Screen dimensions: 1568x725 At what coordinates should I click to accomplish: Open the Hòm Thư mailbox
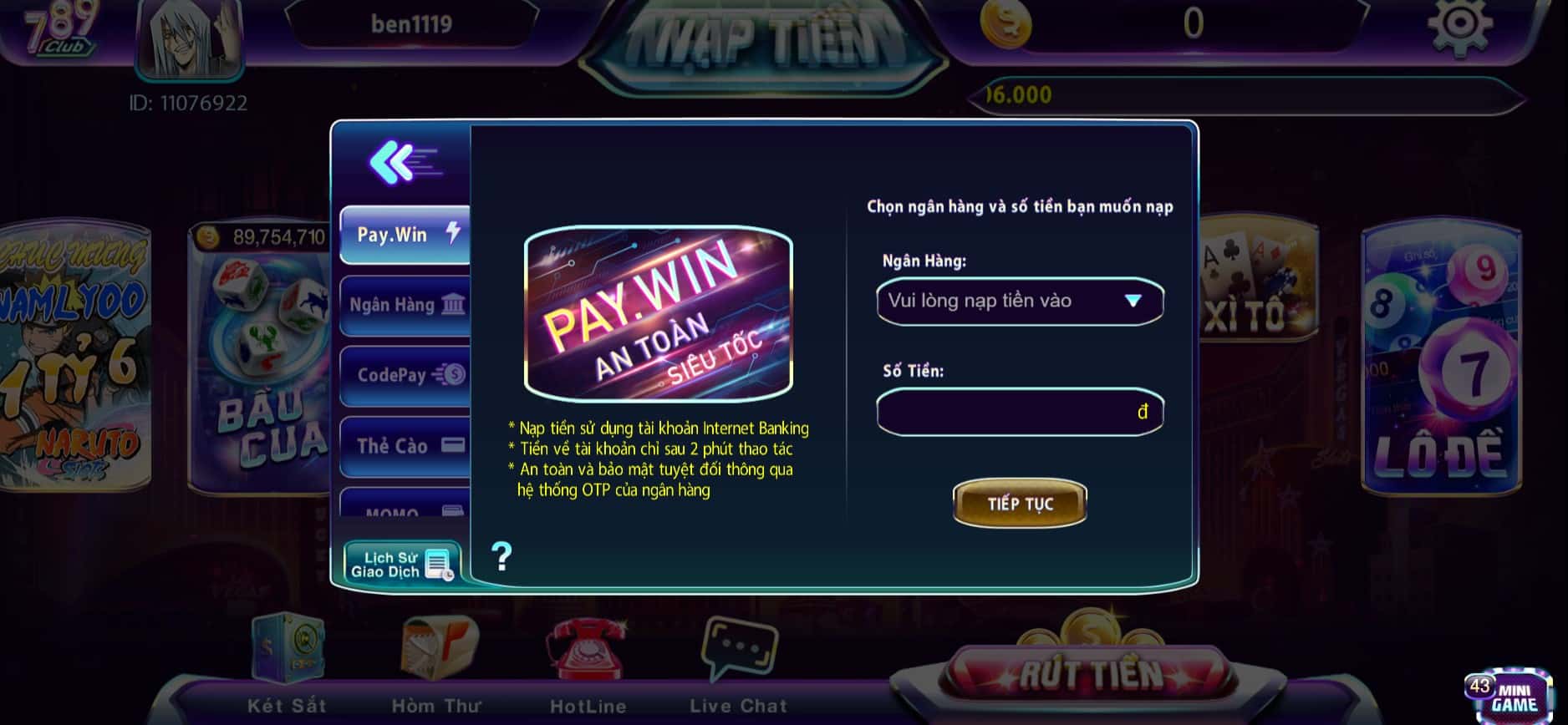pyautogui.click(x=436, y=660)
